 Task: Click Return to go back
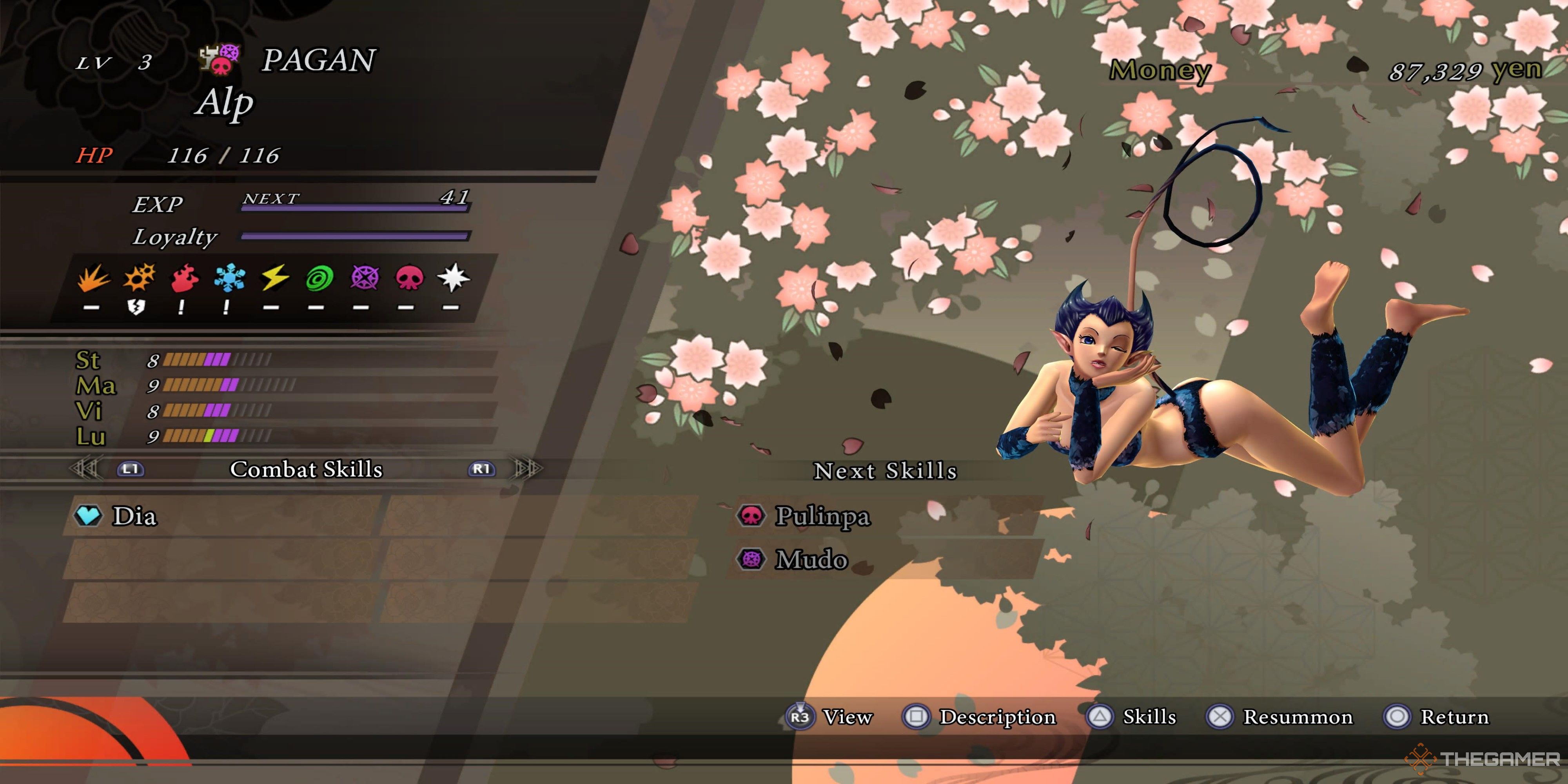[1454, 717]
